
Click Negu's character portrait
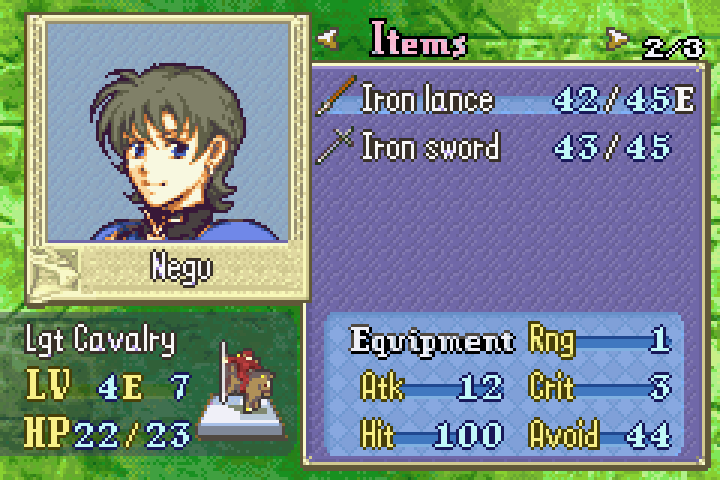[x=167, y=132]
